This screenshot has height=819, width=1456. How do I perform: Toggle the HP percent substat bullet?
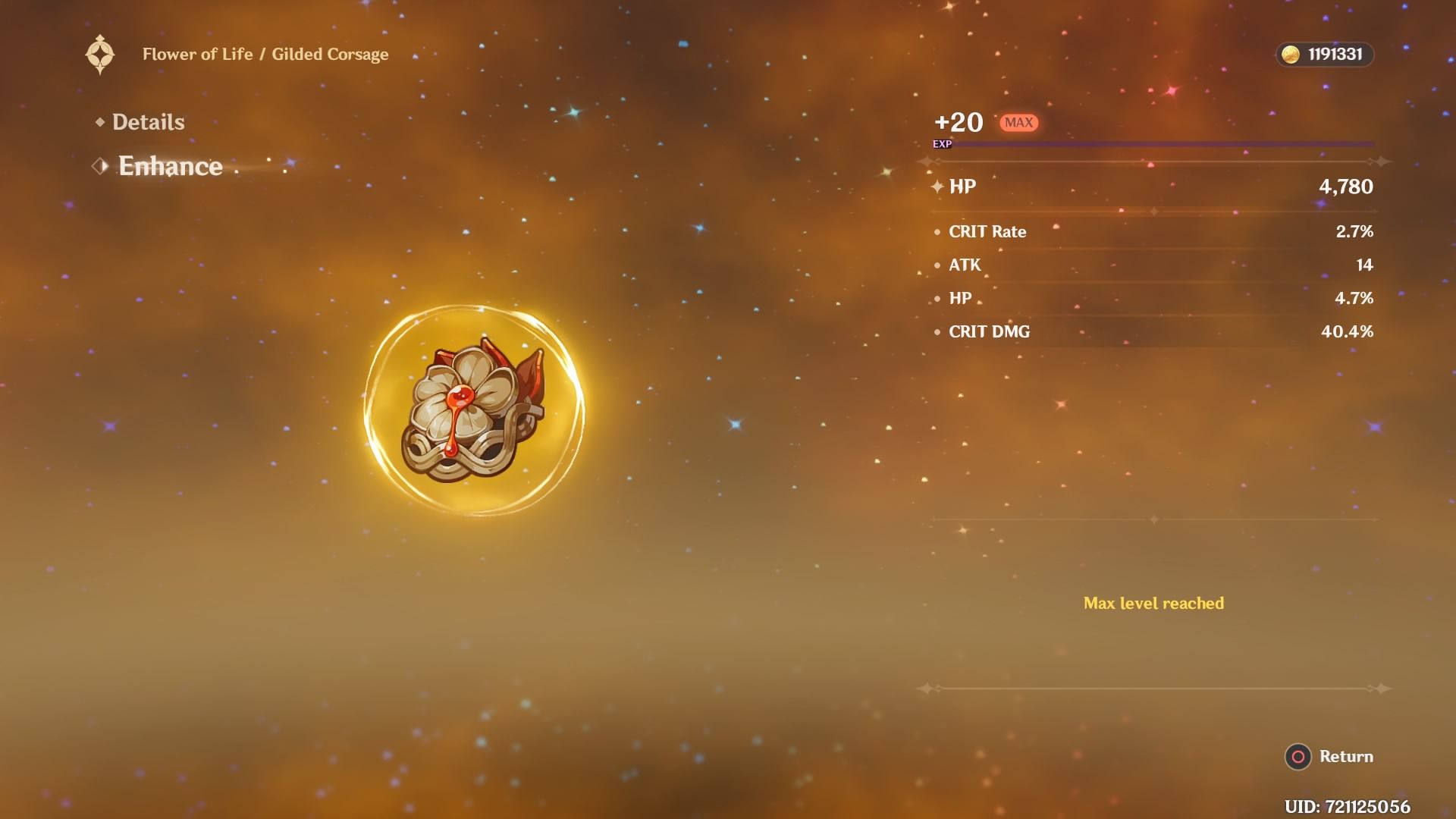pyautogui.click(x=938, y=299)
